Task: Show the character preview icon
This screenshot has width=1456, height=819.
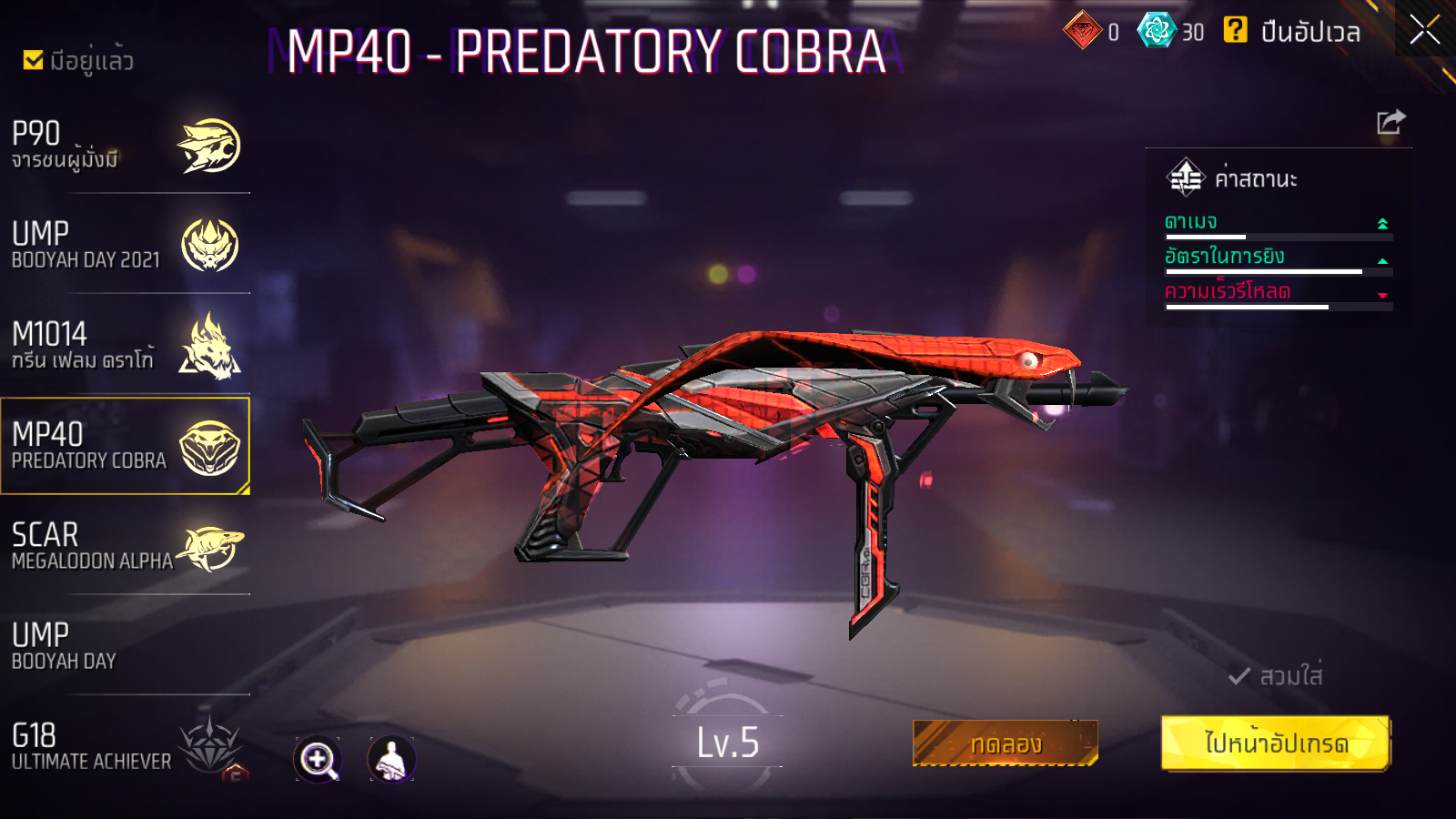Action: tap(391, 760)
